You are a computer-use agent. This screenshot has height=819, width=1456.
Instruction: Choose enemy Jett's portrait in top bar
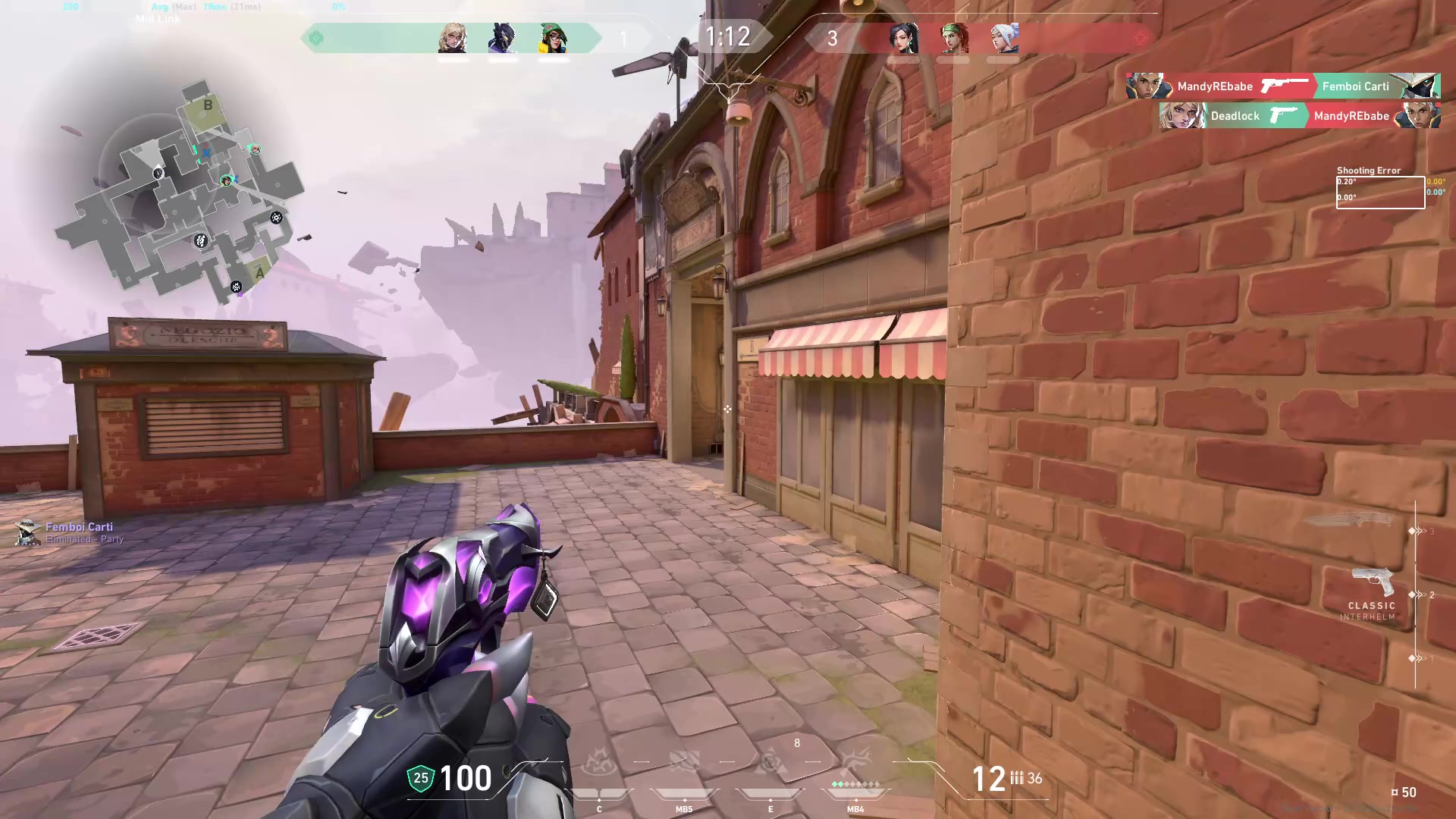[1004, 38]
